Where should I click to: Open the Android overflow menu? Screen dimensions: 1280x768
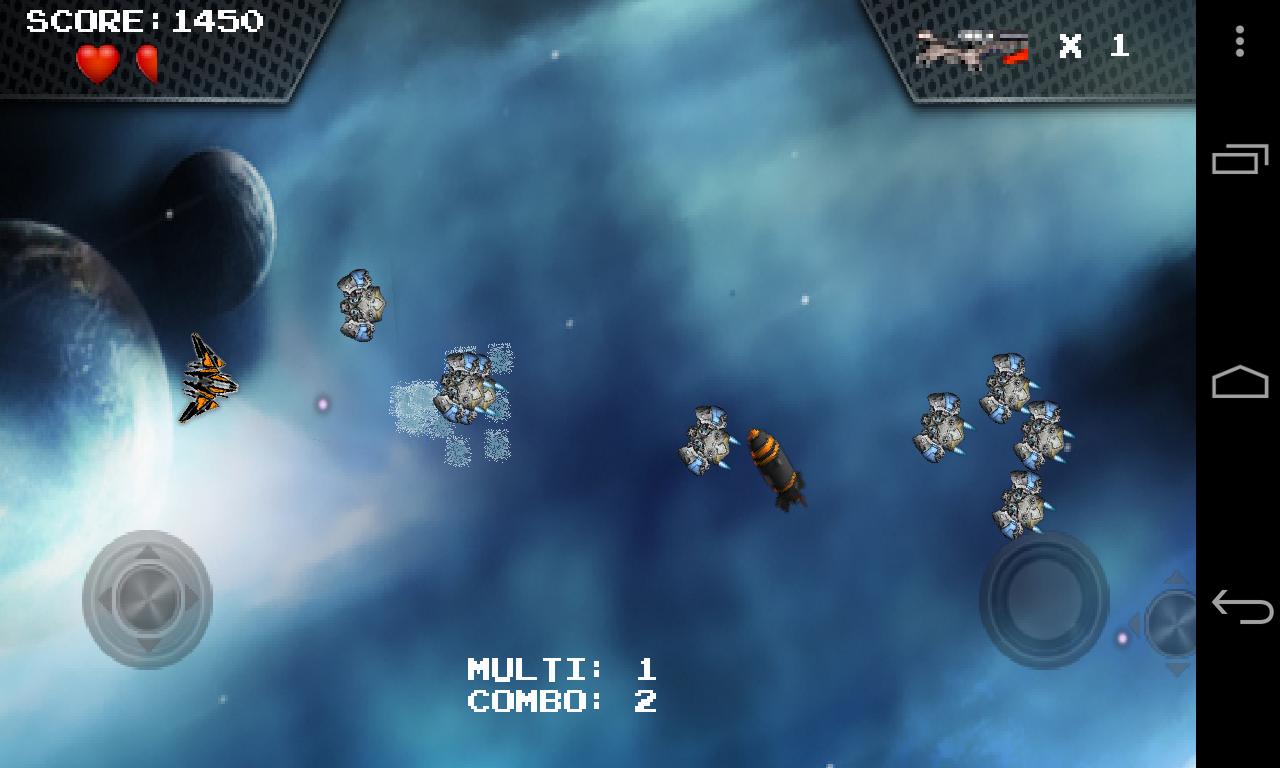(x=1237, y=42)
